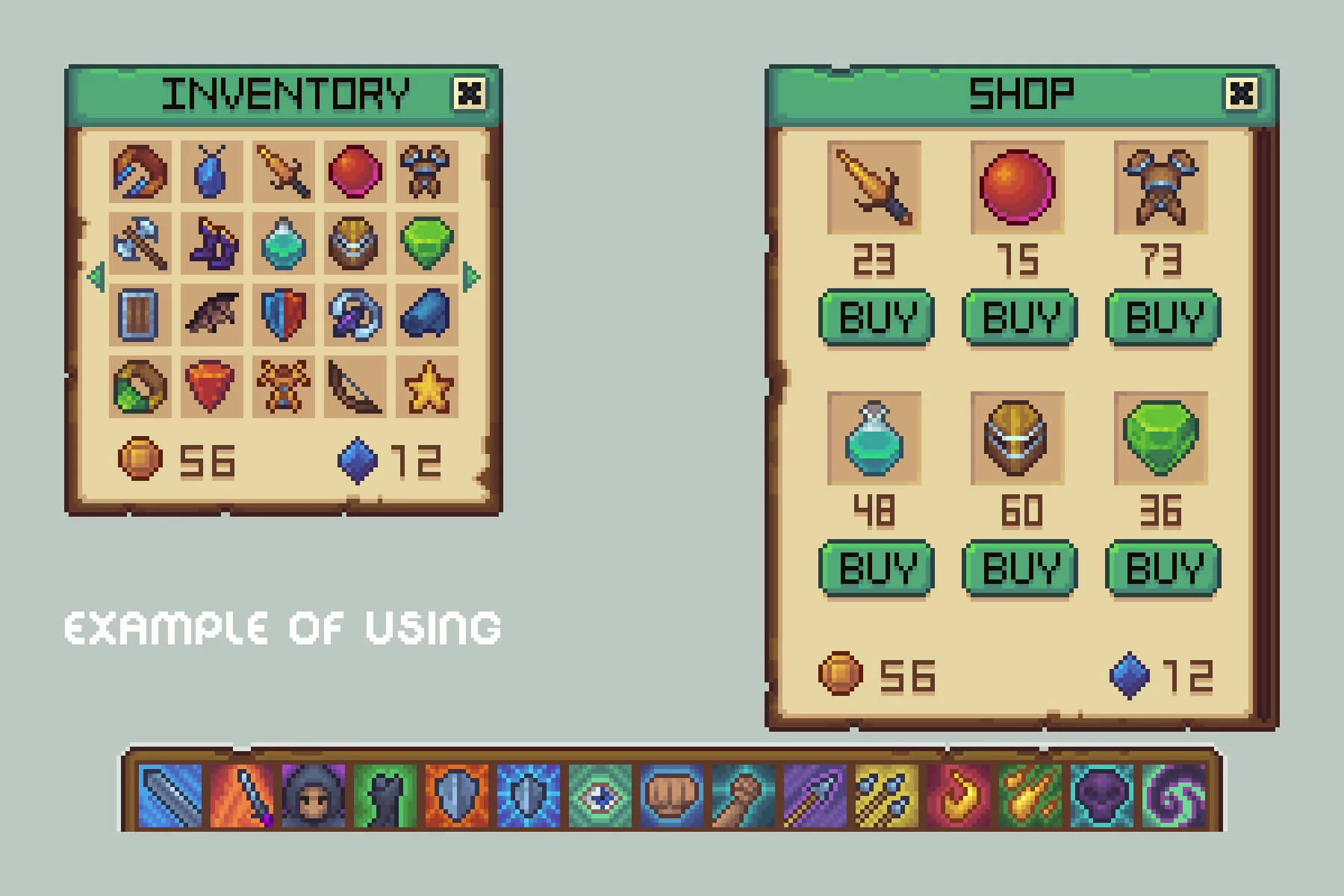This screenshot has width=1344, height=896.
Task: Buy the teal potion priced 48
Action: pos(877,568)
